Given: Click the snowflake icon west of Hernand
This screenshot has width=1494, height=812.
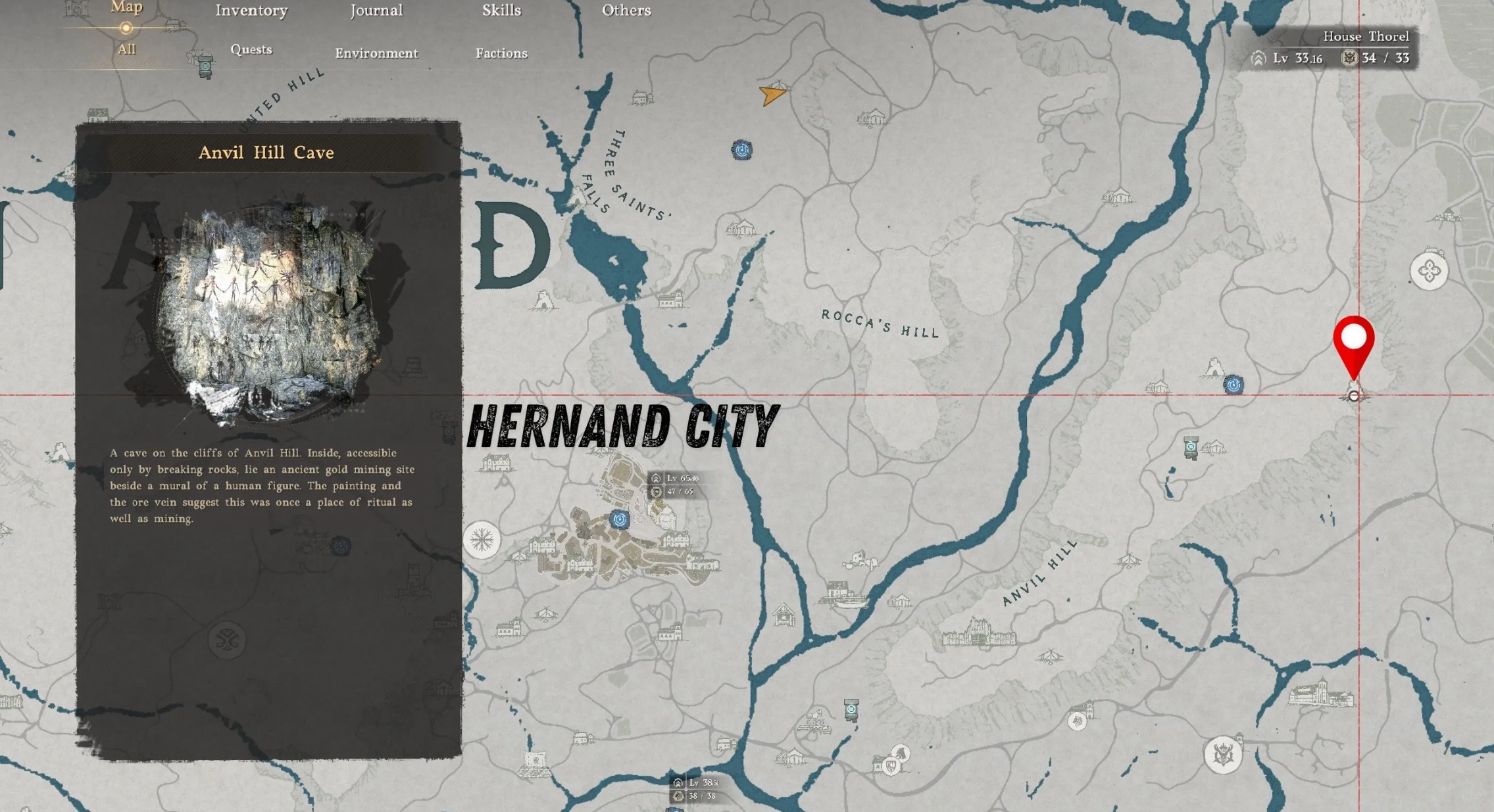Looking at the screenshot, I should pyautogui.click(x=482, y=540).
